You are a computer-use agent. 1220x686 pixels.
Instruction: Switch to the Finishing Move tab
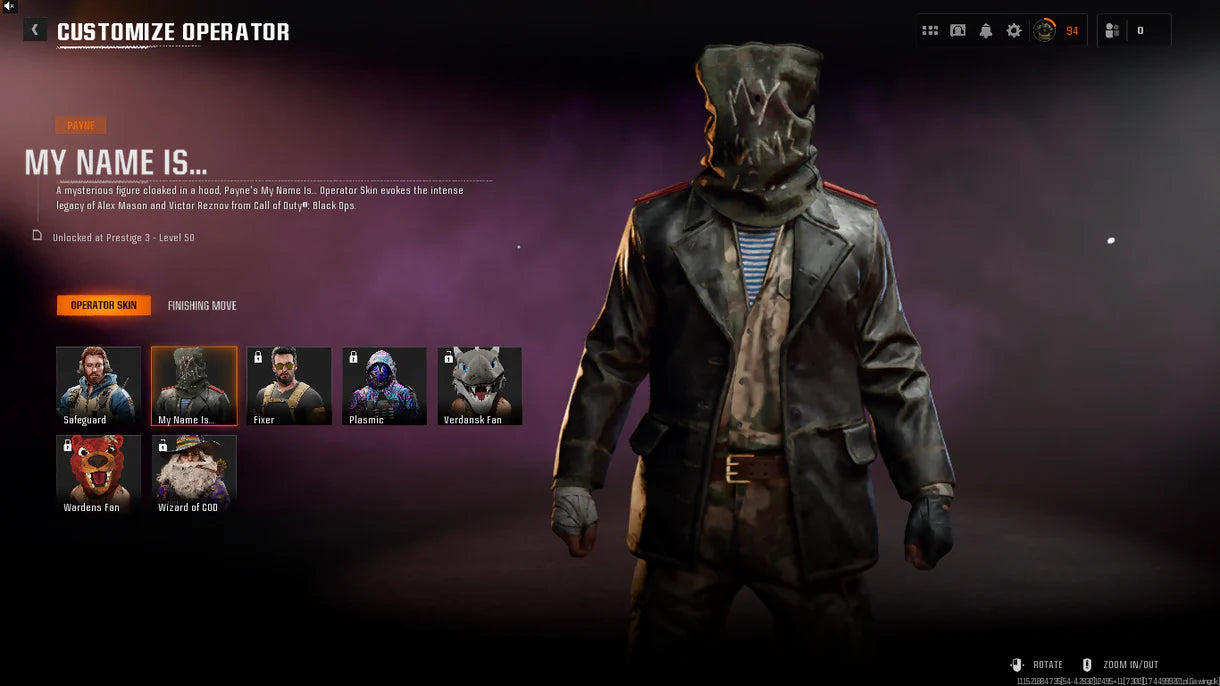(202, 306)
